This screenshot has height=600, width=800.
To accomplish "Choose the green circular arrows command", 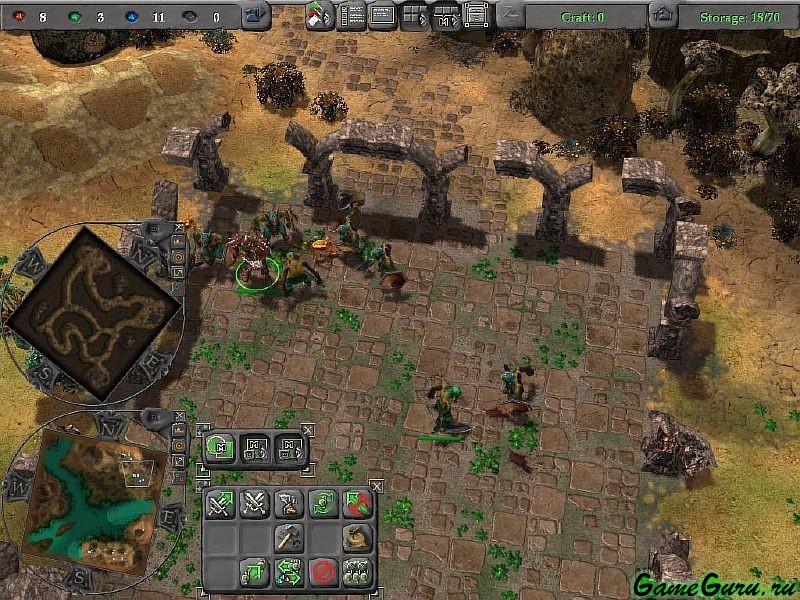I will [322, 505].
